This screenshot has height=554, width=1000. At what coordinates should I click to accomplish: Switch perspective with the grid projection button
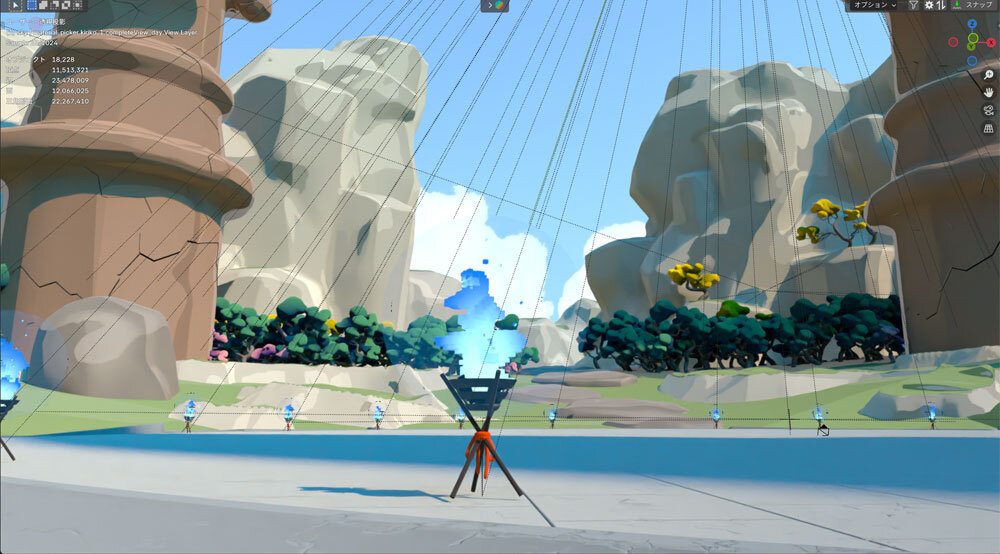(x=988, y=129)
